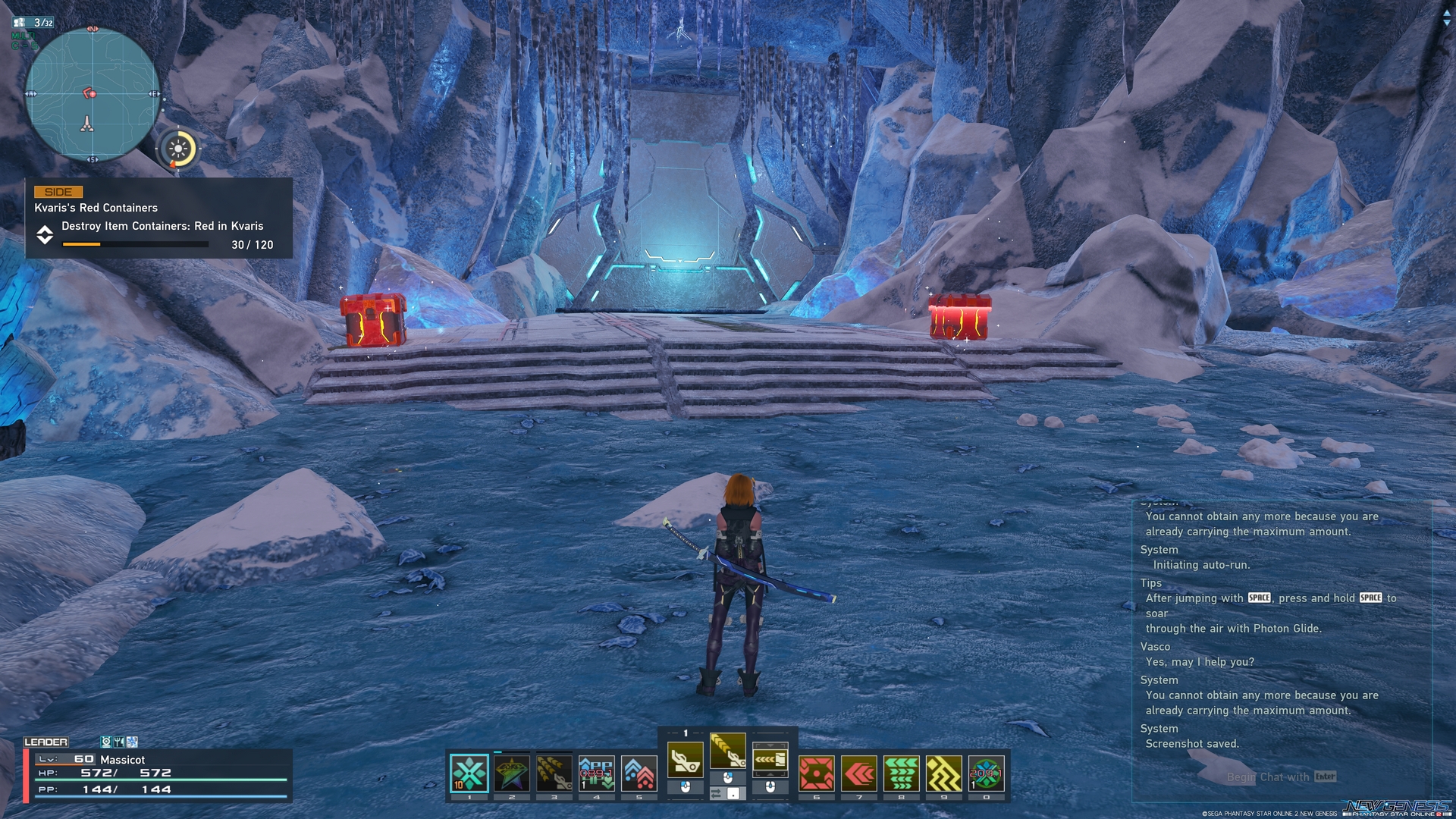The width and height of the screenshot is (1456, 819).
Task: Click the SIDE quest tag label
Action: pyautogui.click(x=57, y=191)
